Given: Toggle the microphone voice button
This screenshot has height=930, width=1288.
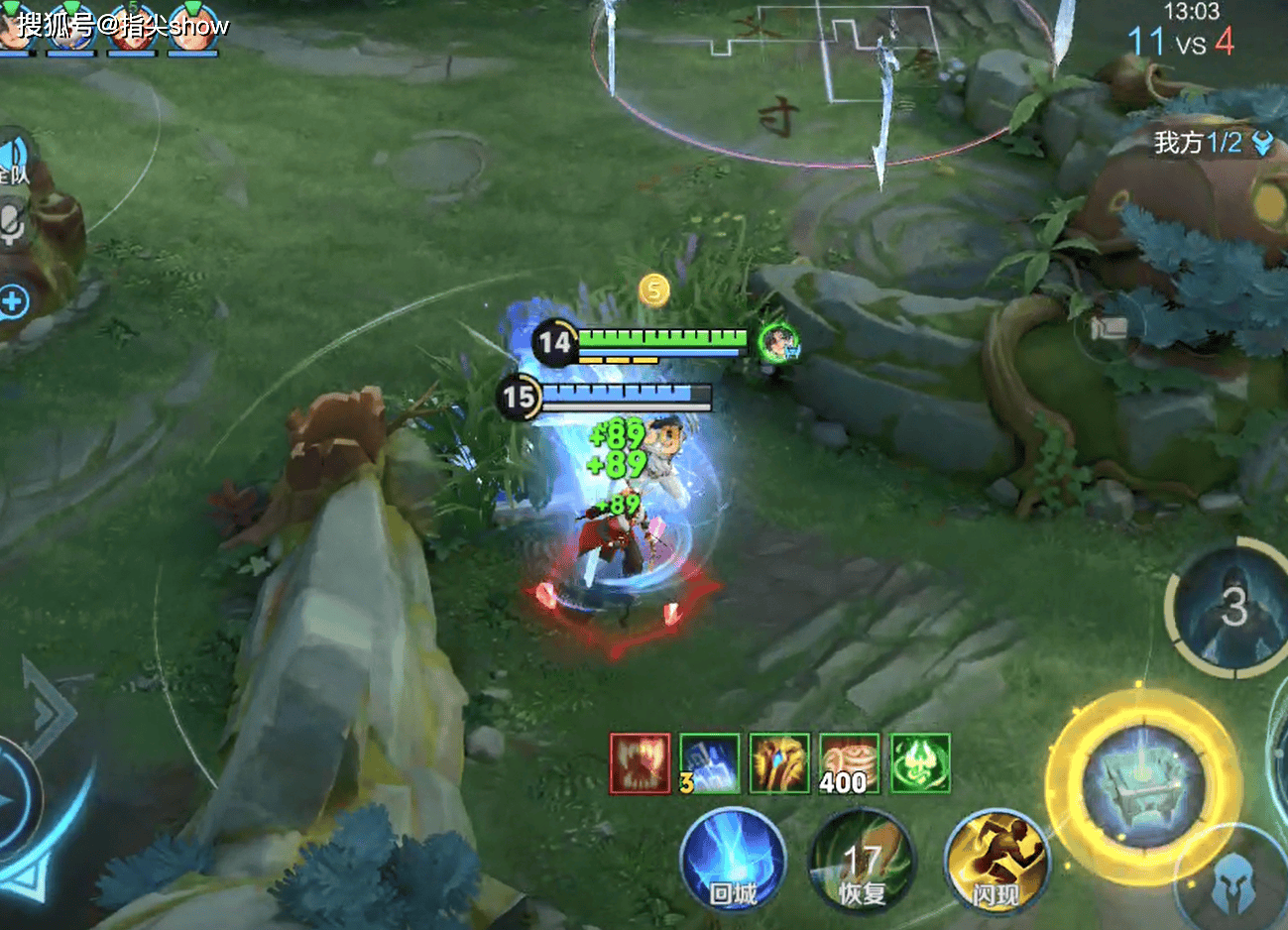Looking at the screenshot, I should tap(12, 222).
